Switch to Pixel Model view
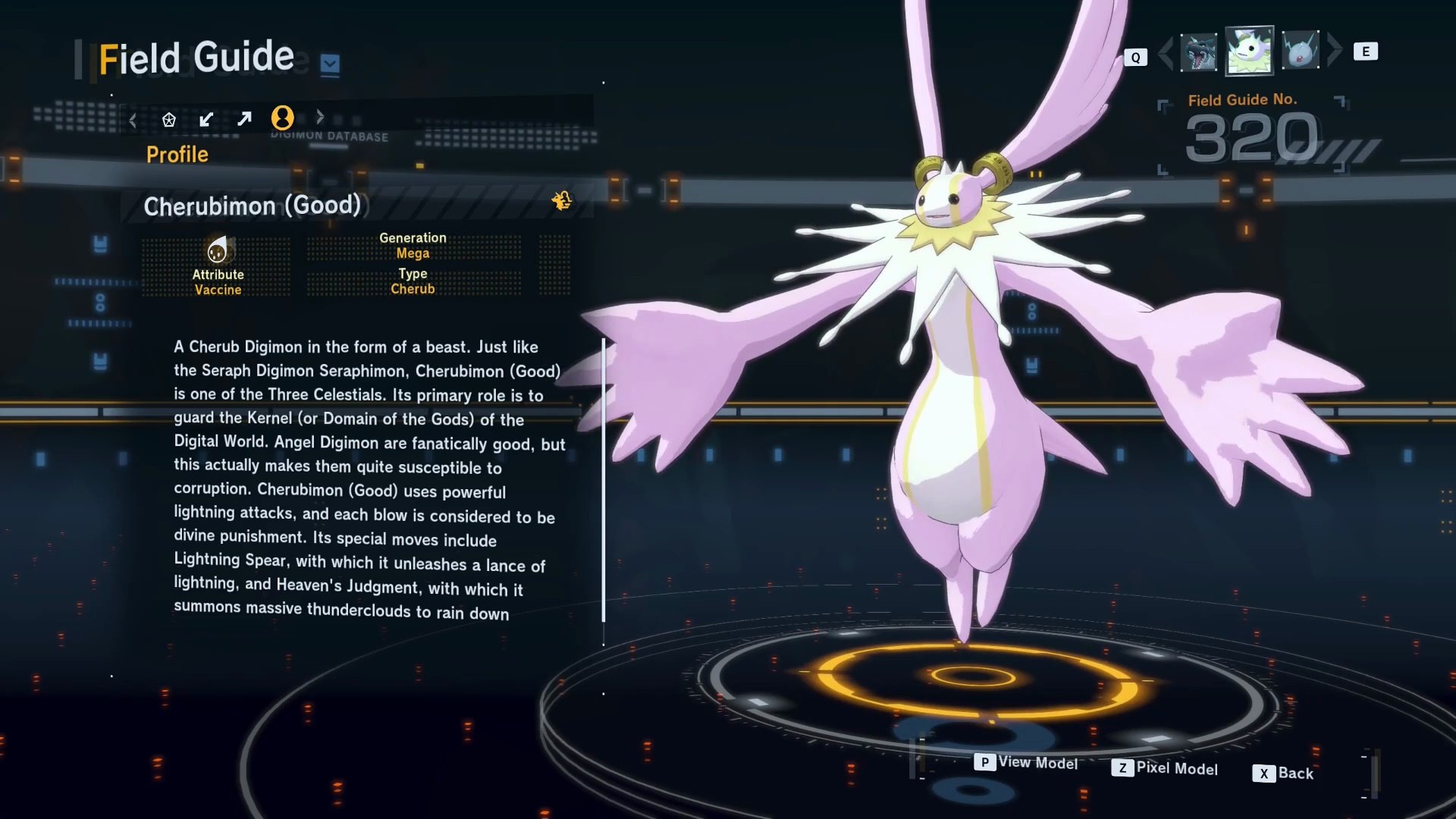The height and width of the screenshot is (819, 1456). coord(1165,768)
